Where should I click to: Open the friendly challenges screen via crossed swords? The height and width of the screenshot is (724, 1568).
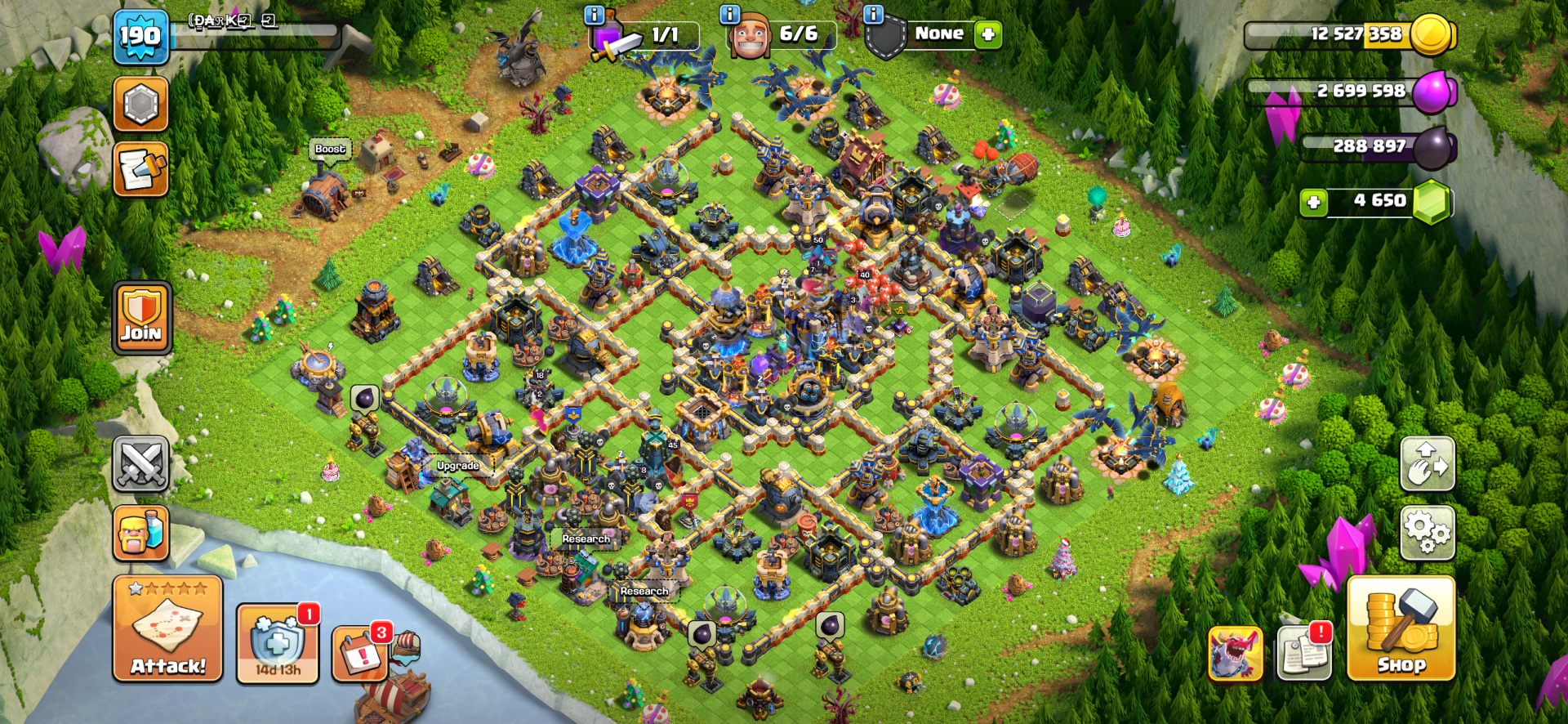pyautogui.click(x=142, y=464)
